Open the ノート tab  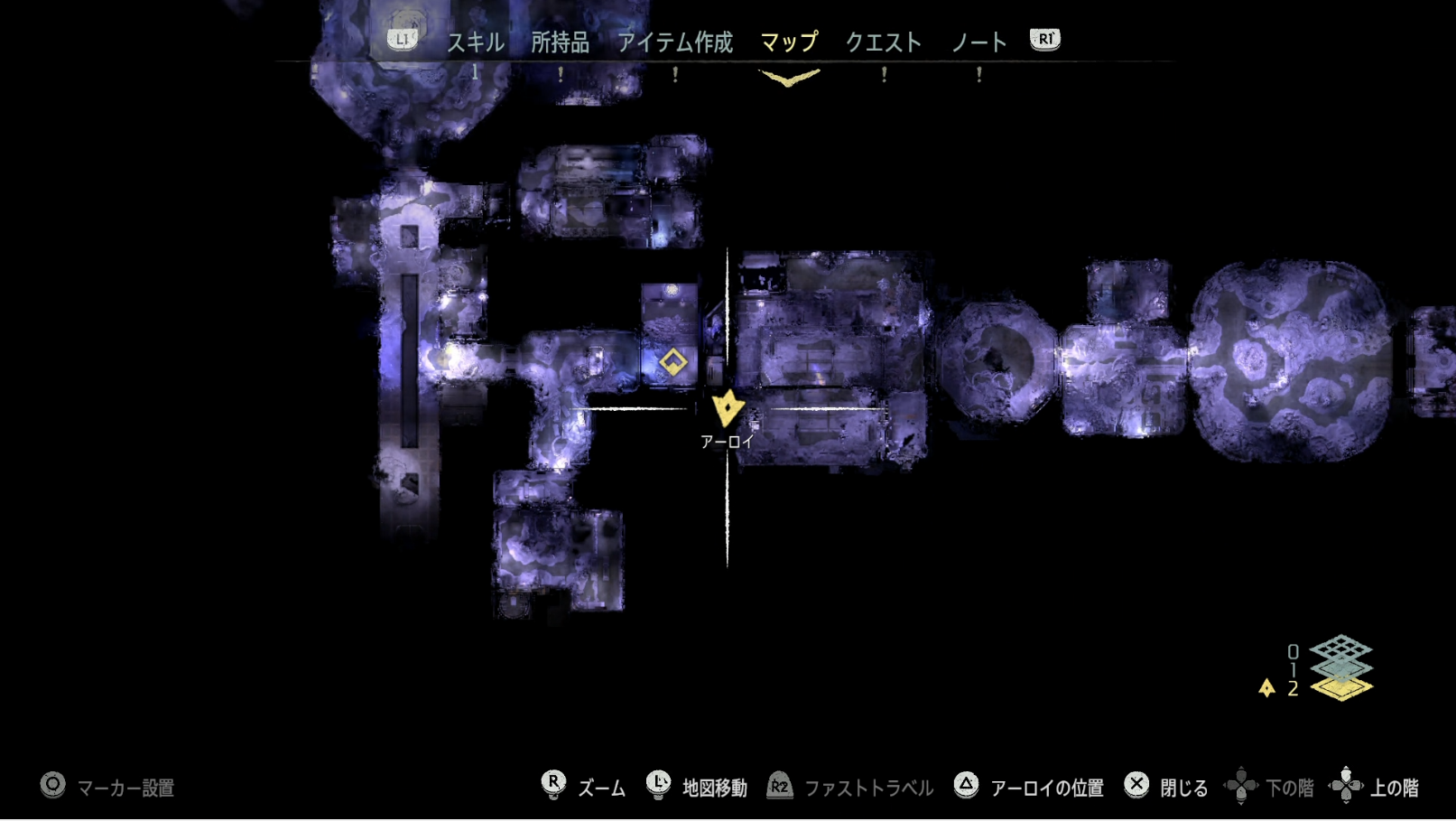pos(978,41)
